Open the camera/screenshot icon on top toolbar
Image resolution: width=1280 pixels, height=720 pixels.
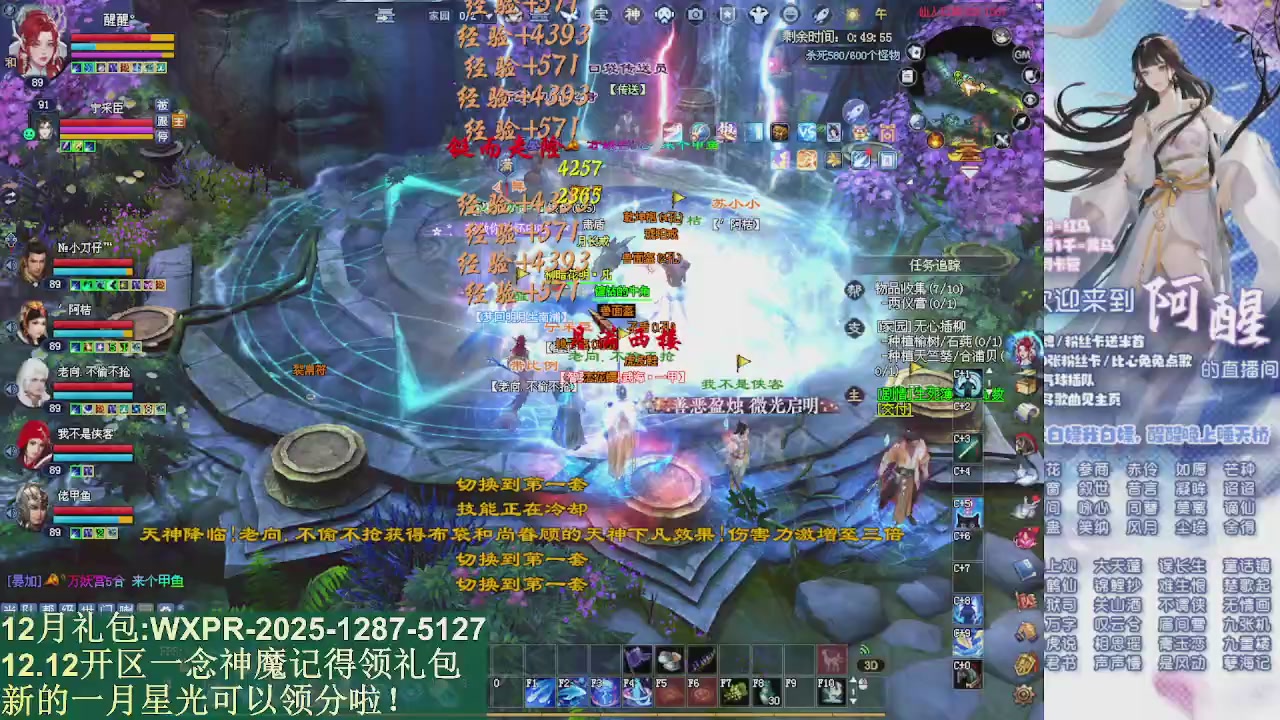696,13
